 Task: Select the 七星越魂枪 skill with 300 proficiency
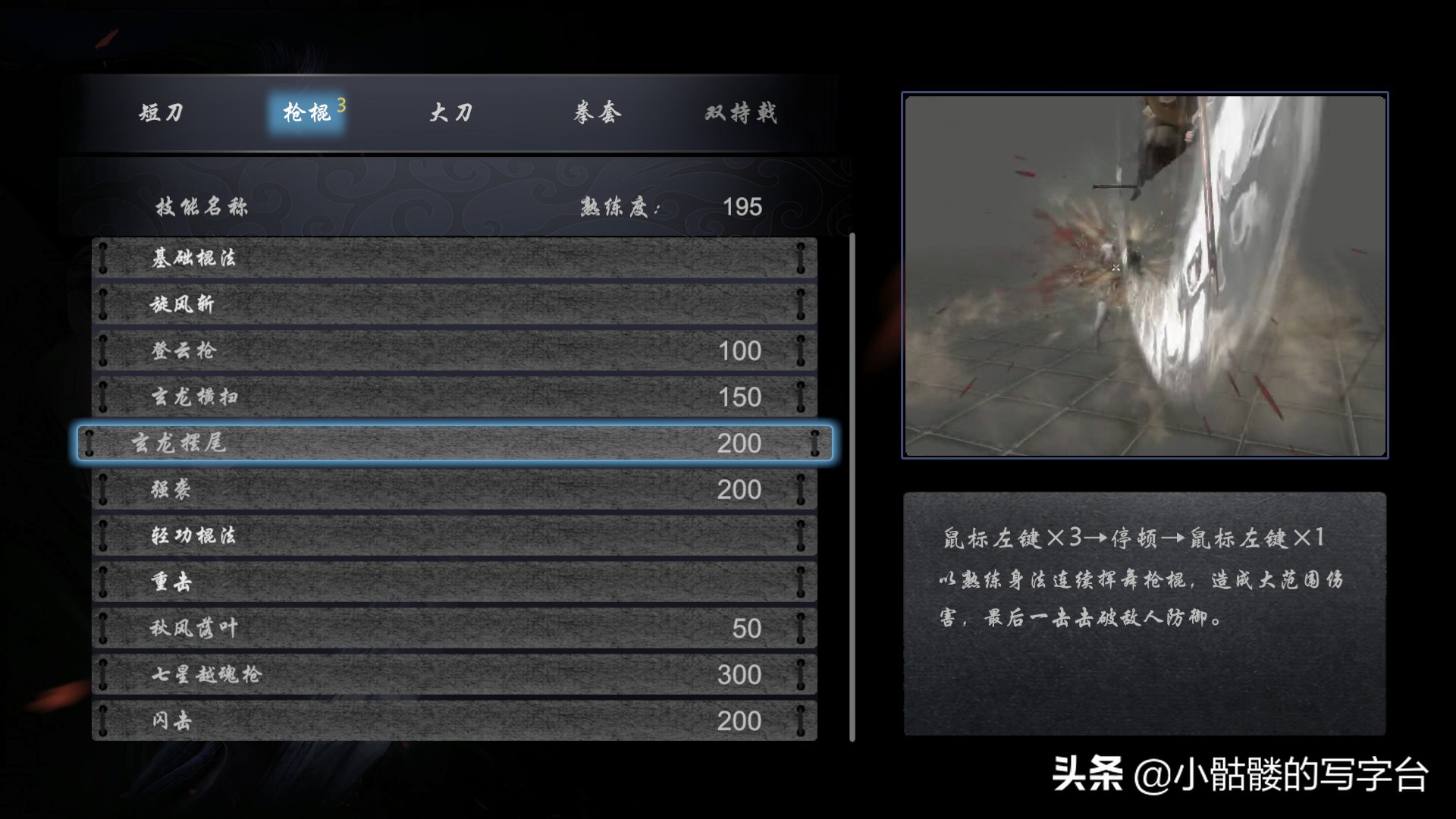pos(455,675)
